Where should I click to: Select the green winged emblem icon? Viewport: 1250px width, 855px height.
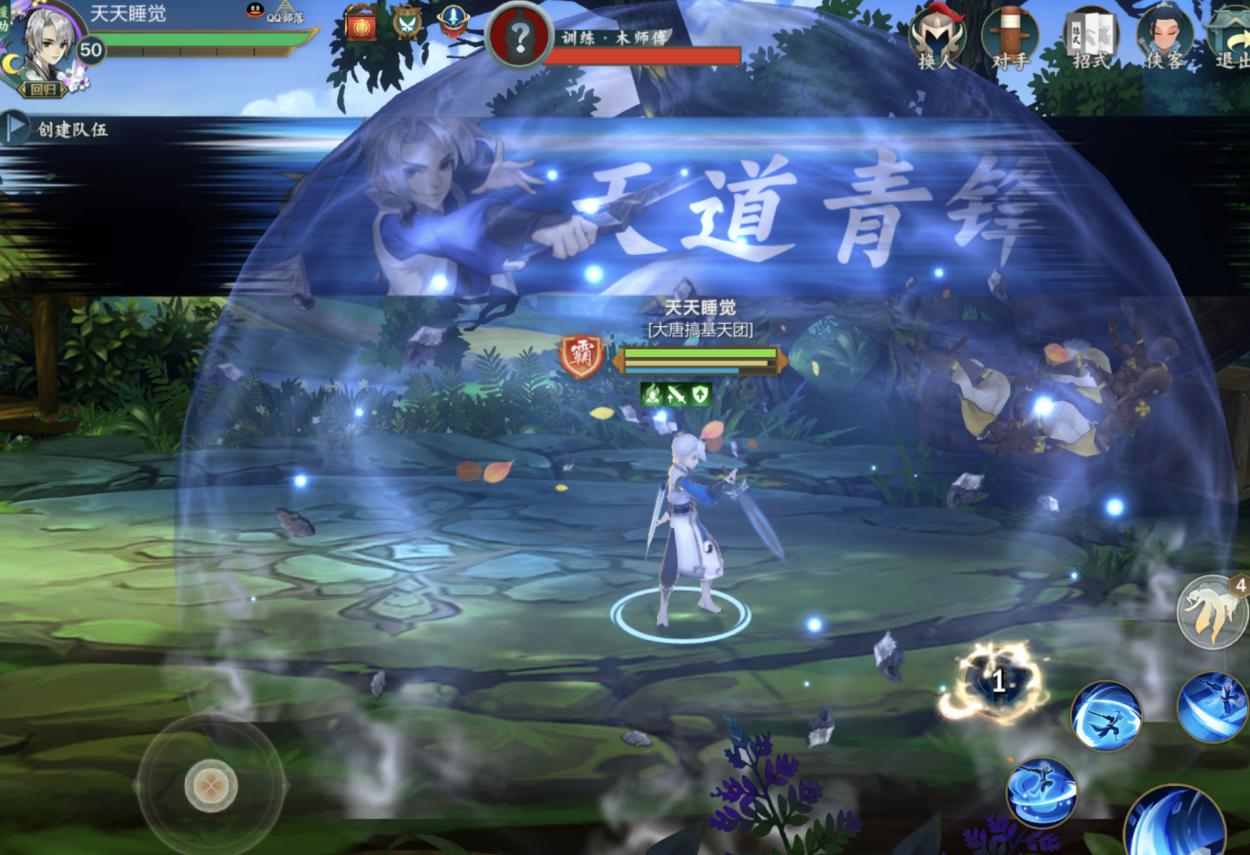407,22
